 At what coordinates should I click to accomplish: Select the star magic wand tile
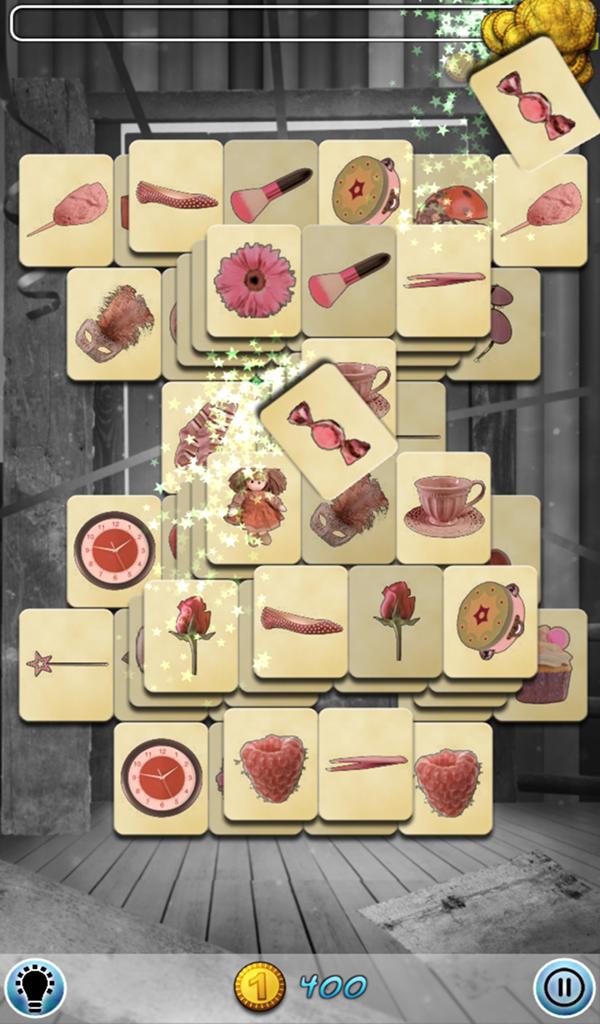(65, 664)
